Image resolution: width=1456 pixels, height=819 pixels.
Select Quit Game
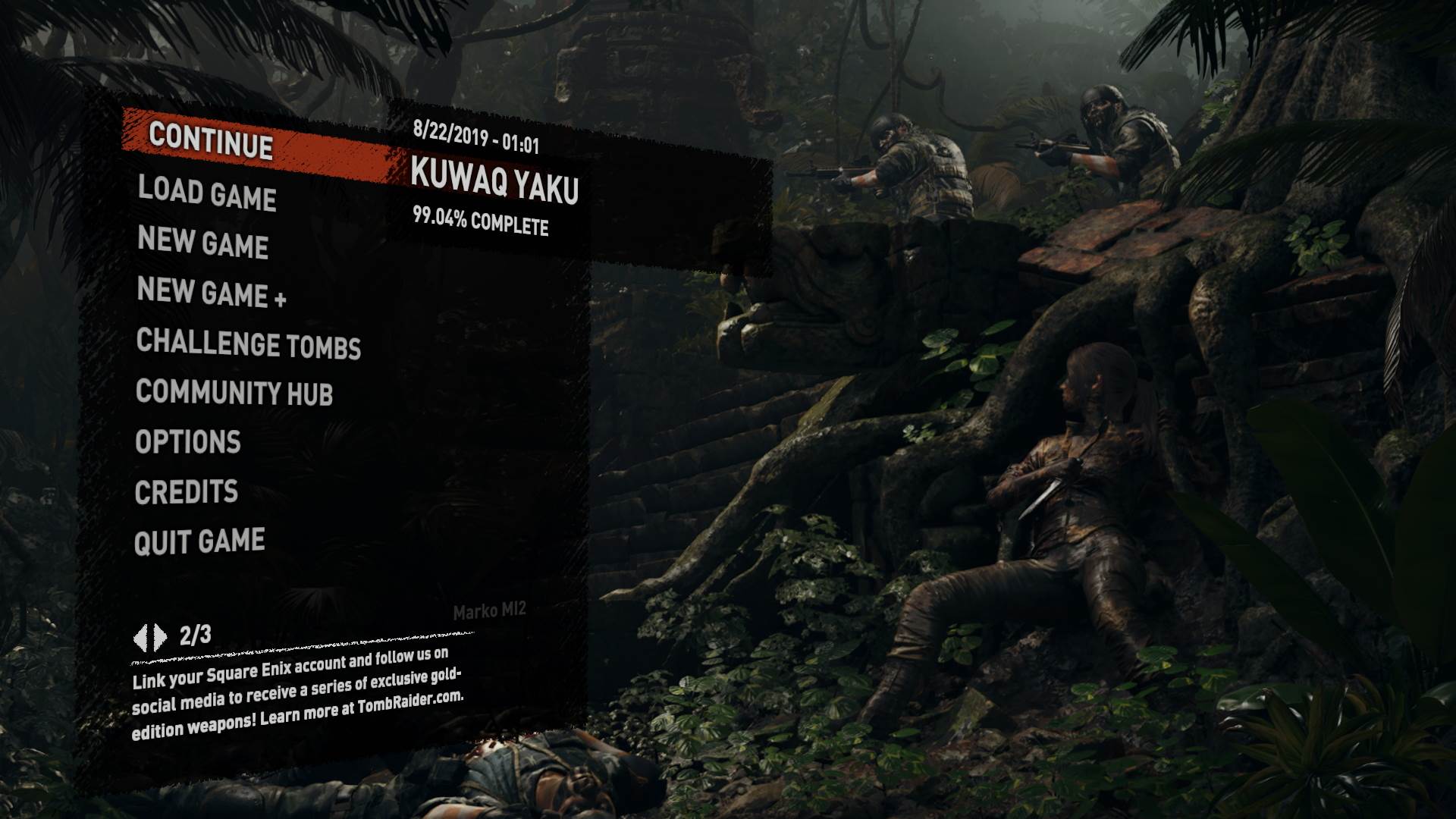coord(199,541)
